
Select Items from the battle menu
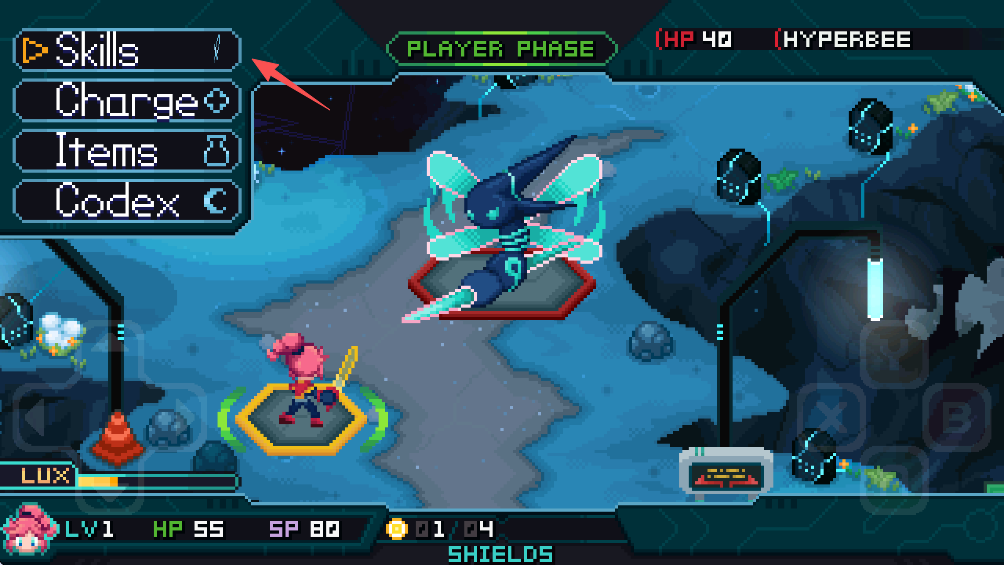(x=127, y=151)
